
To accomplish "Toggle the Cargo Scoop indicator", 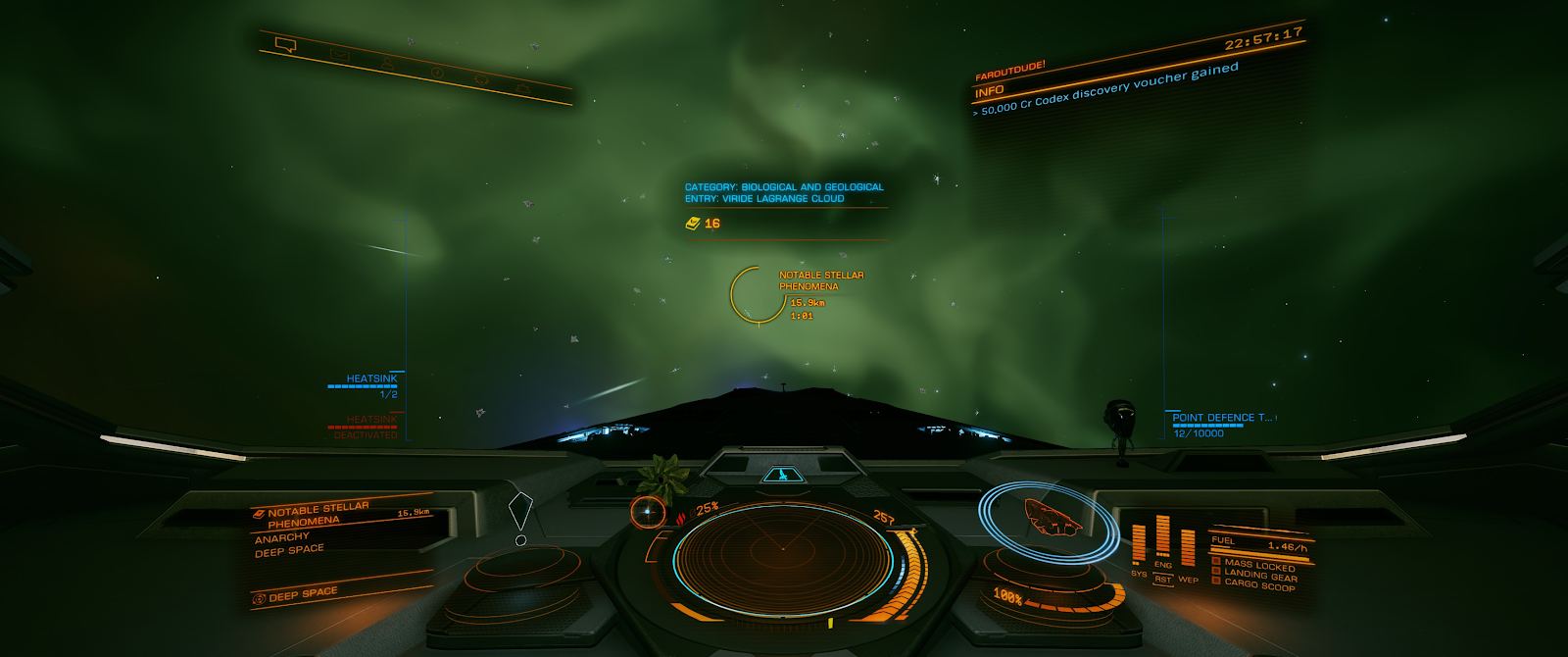I will tap(1258, 584).
